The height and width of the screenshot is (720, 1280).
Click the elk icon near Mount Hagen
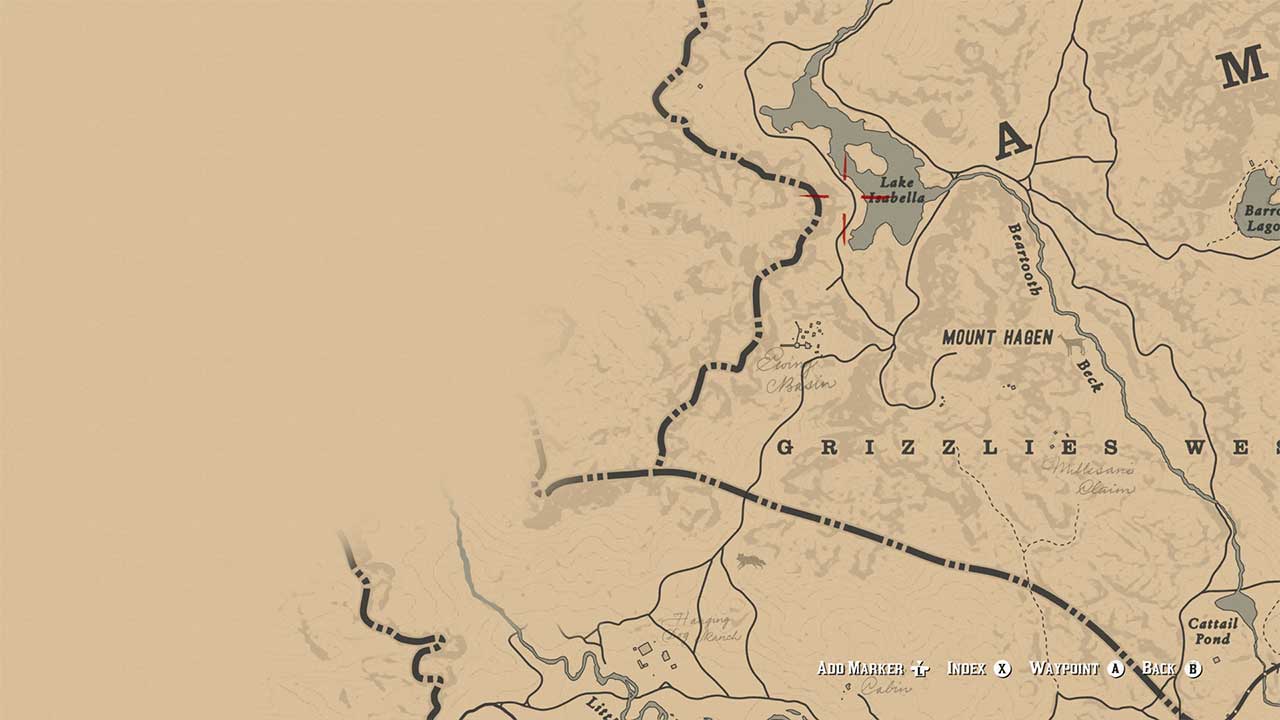(1073, 343)
